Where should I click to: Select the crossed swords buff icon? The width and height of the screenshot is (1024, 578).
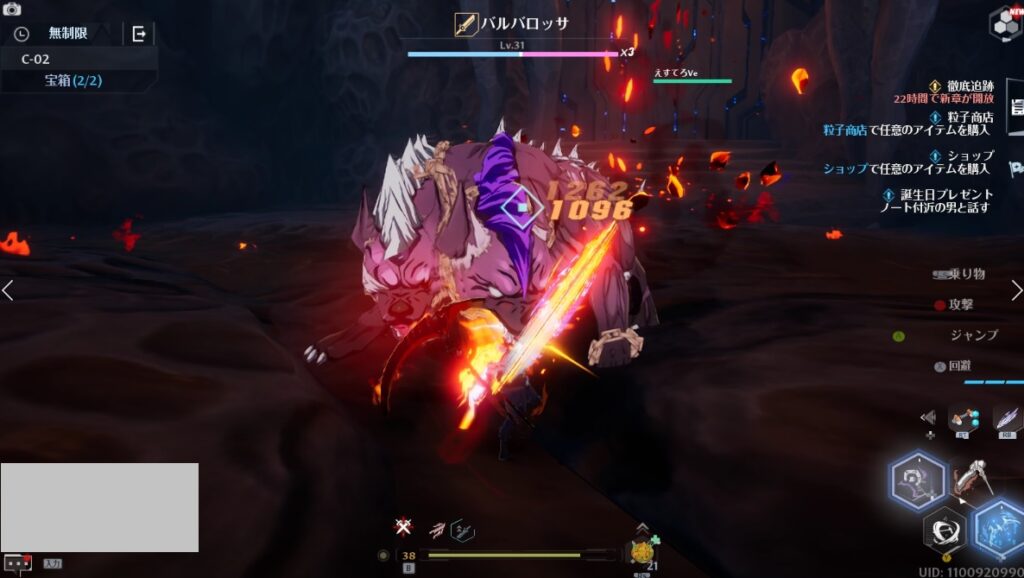403,527
